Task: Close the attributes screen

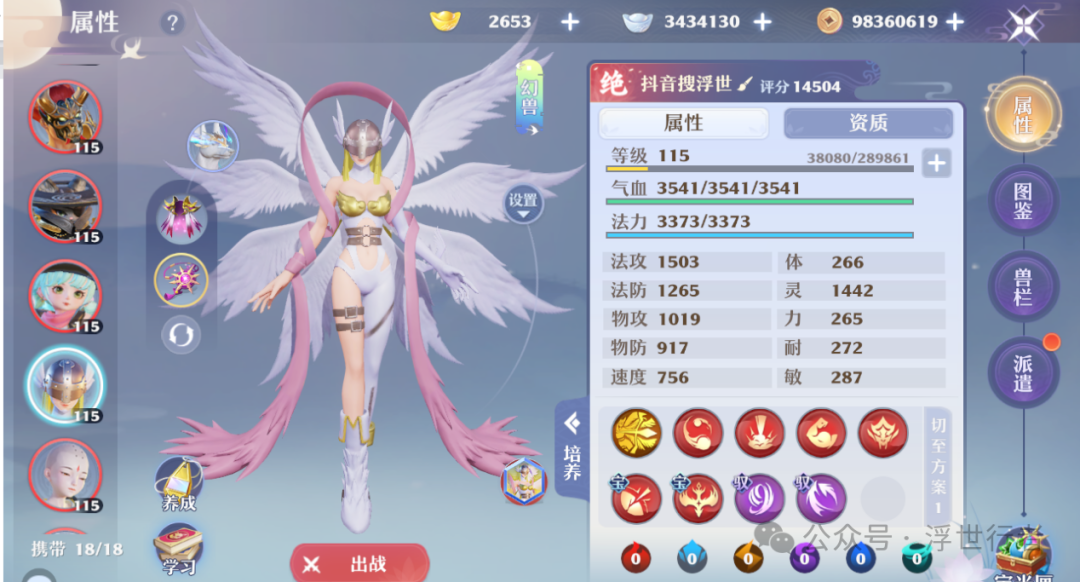Action: click(x=1022, y=24)
